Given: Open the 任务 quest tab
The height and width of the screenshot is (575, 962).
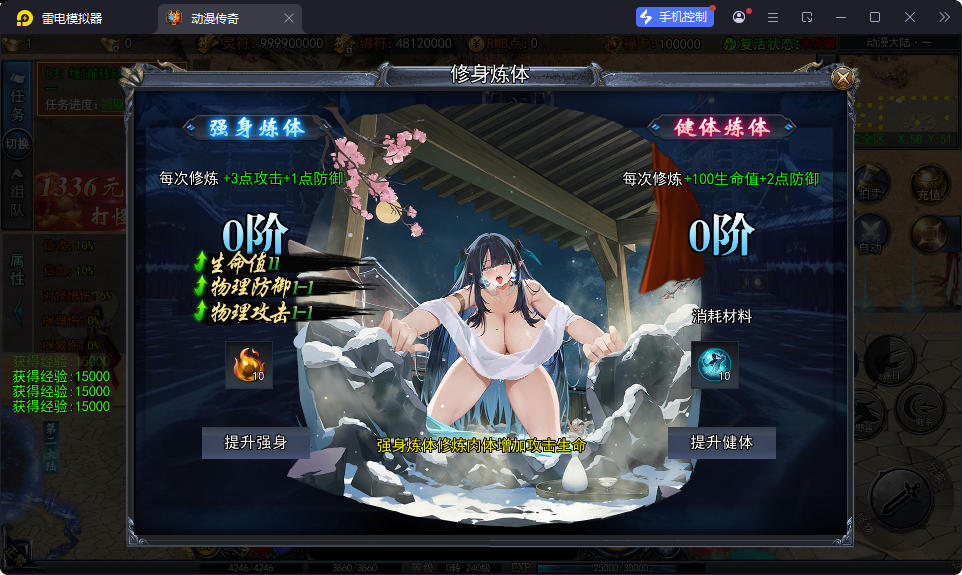Looking at the screenshot, I should coord(17,100).
